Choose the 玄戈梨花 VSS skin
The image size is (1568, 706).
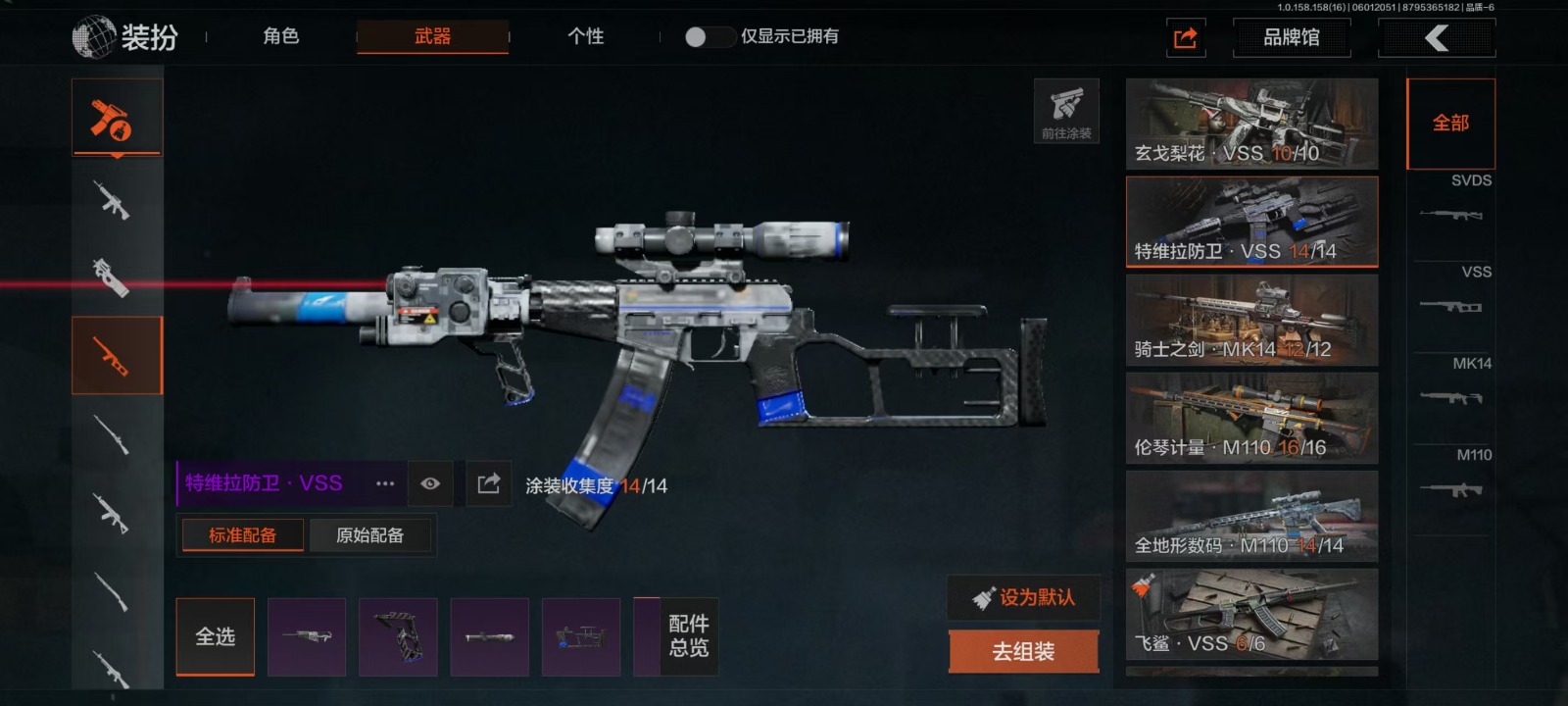[1251, 124]
